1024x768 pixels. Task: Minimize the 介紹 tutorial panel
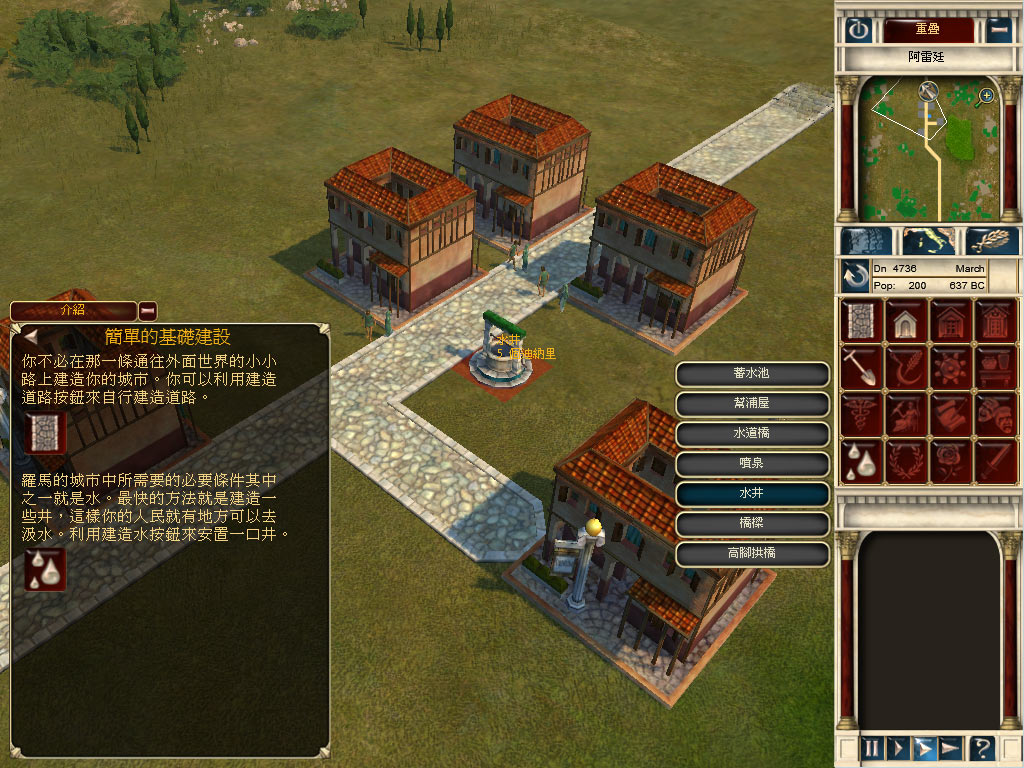148,310
